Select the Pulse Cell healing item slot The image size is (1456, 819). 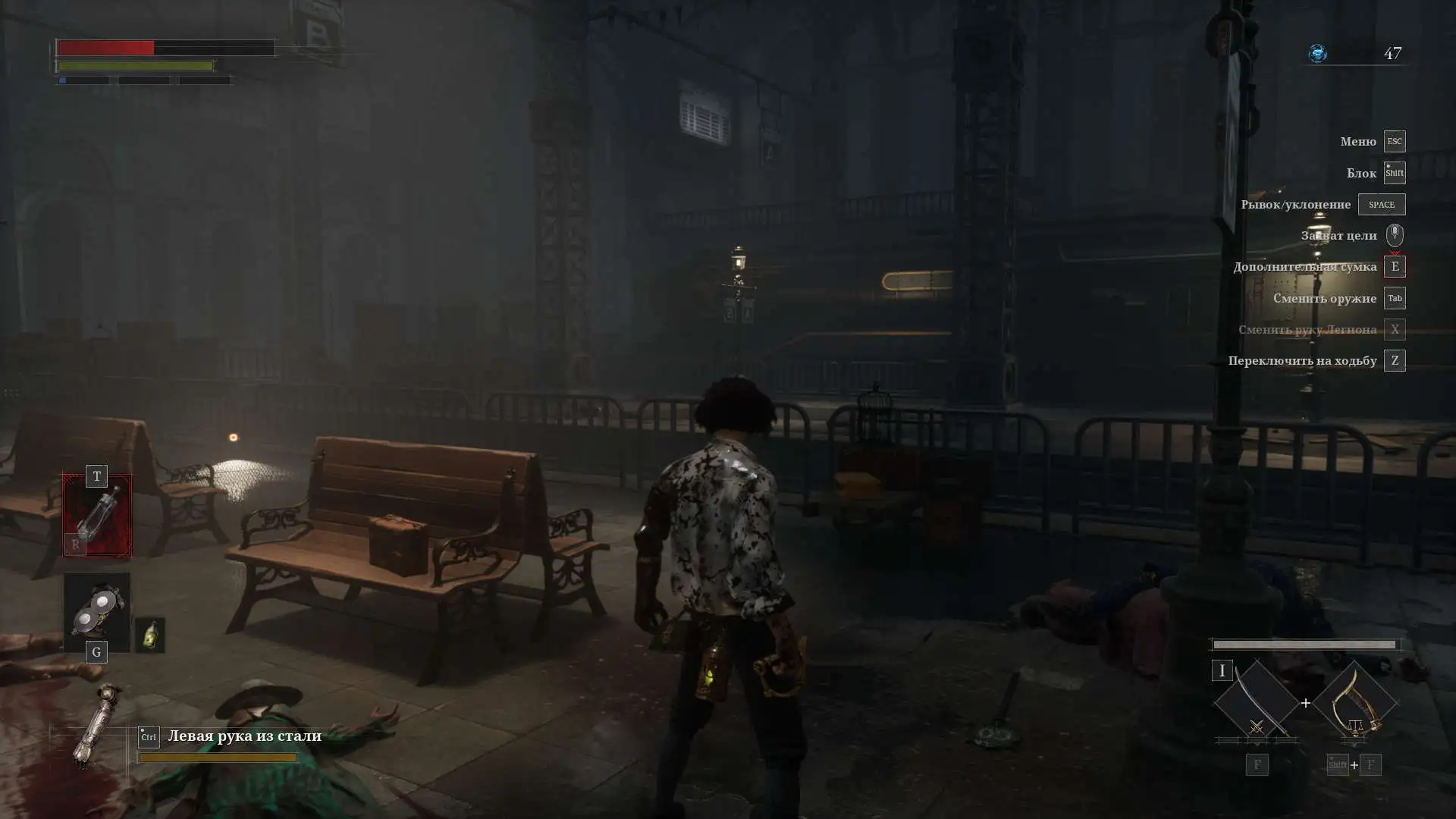tap(97, 516)
